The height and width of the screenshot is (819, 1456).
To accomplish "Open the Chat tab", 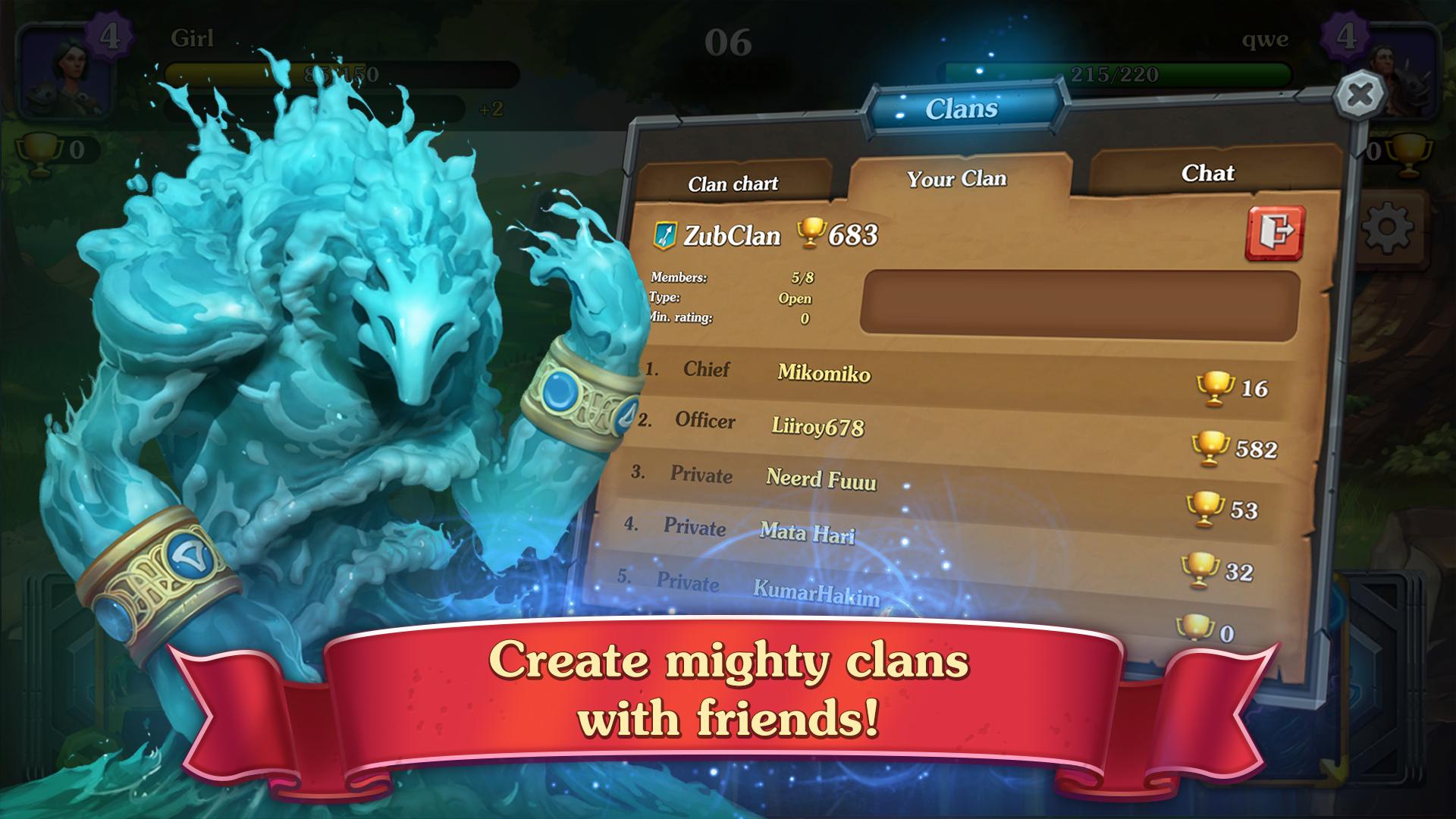I will (x=1209, y=174).
